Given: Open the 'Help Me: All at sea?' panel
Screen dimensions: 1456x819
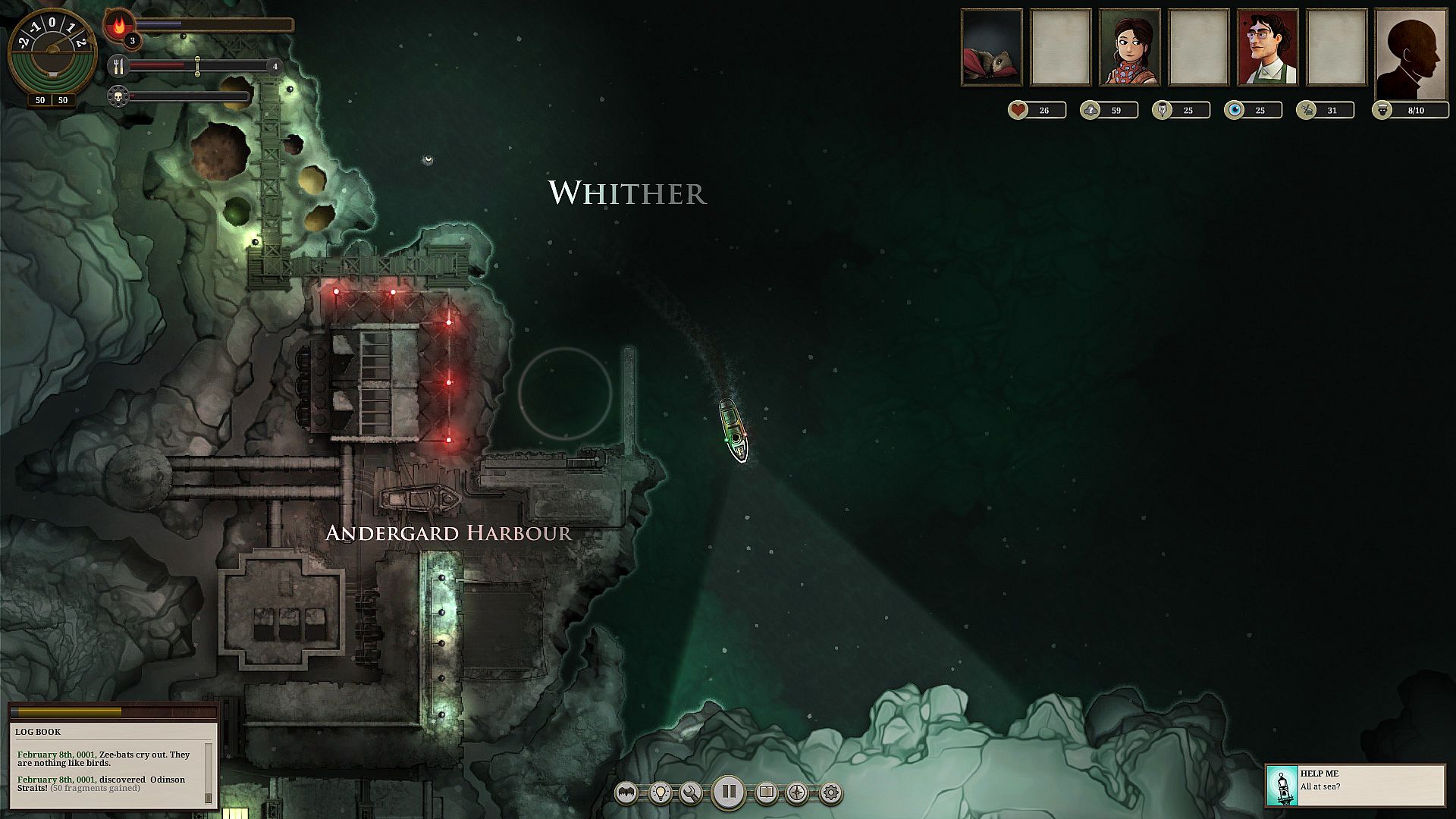Looking at the screenshot, I should click(x=1355, y=785).
